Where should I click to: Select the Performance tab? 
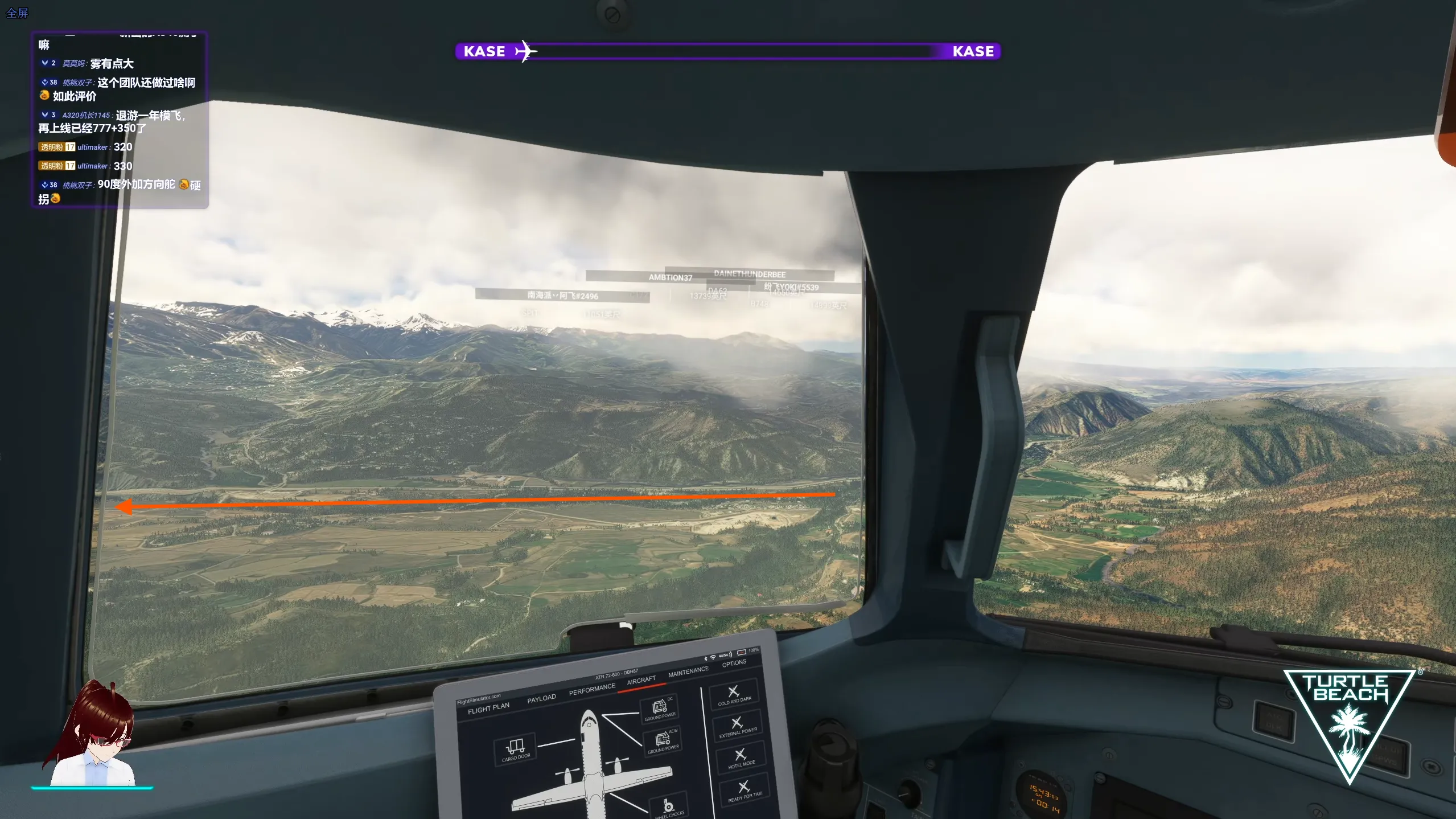click(x=592, y=689)
